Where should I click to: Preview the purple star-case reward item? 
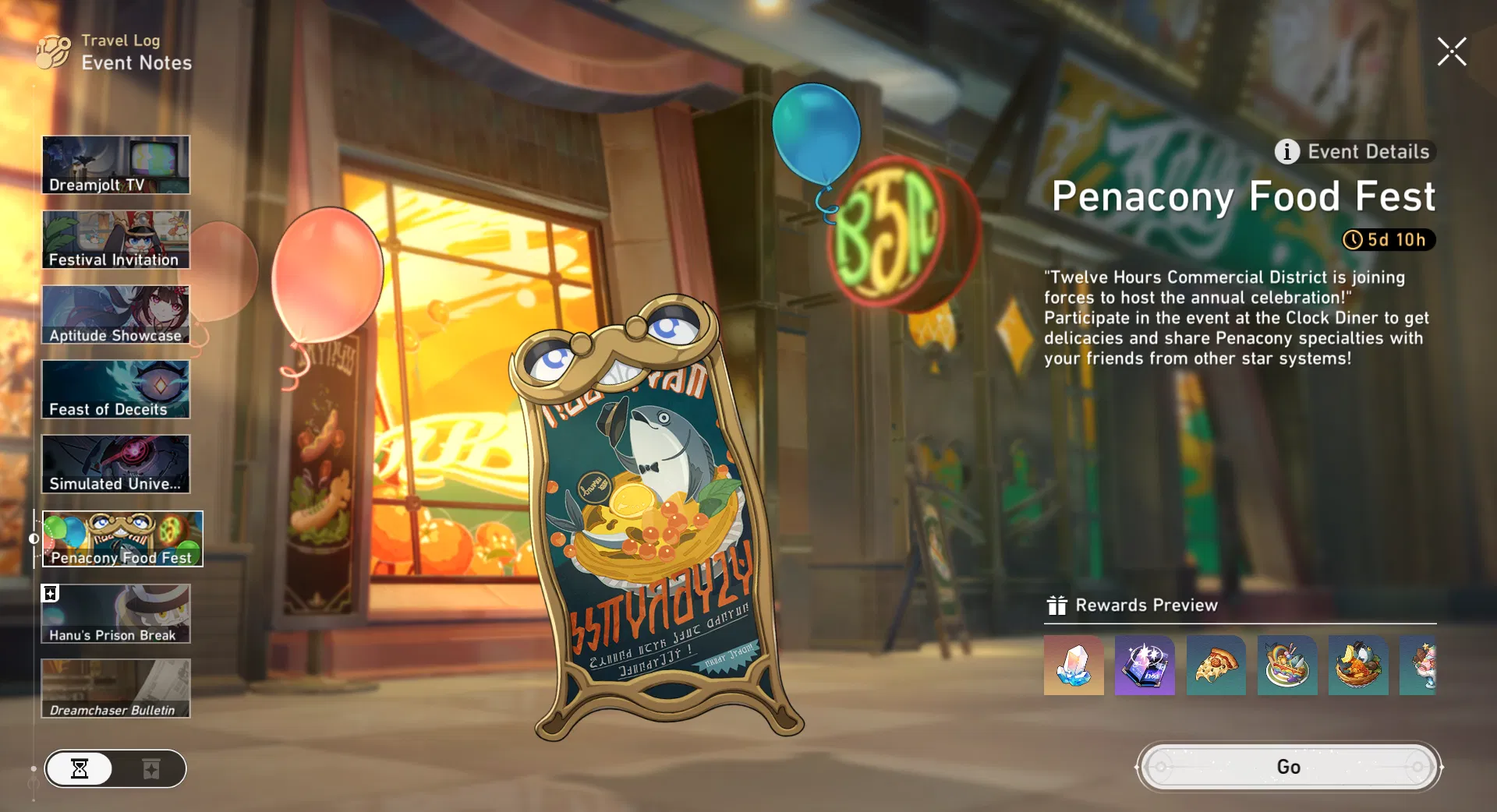(x=1145, y=665)
